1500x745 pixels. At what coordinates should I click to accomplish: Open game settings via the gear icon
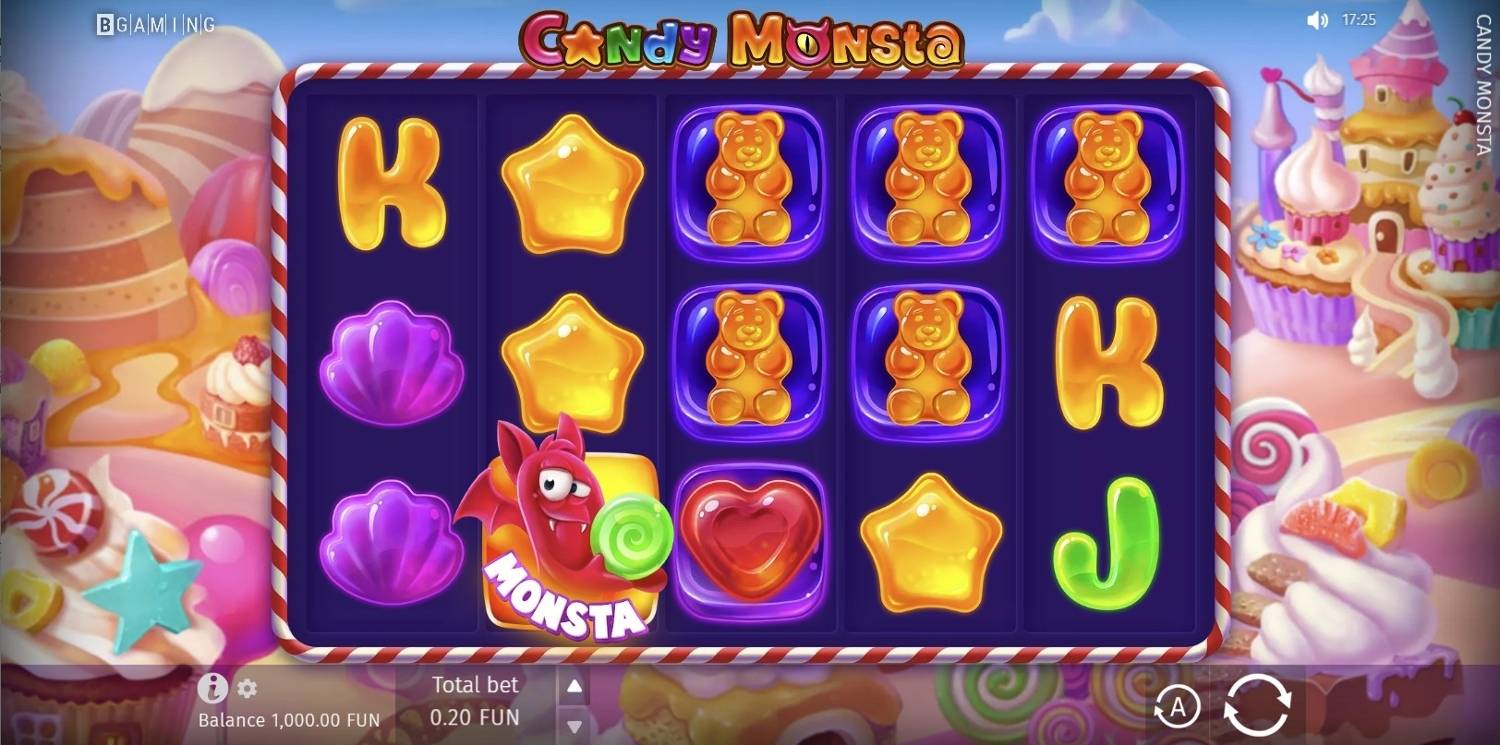(246, 687)
